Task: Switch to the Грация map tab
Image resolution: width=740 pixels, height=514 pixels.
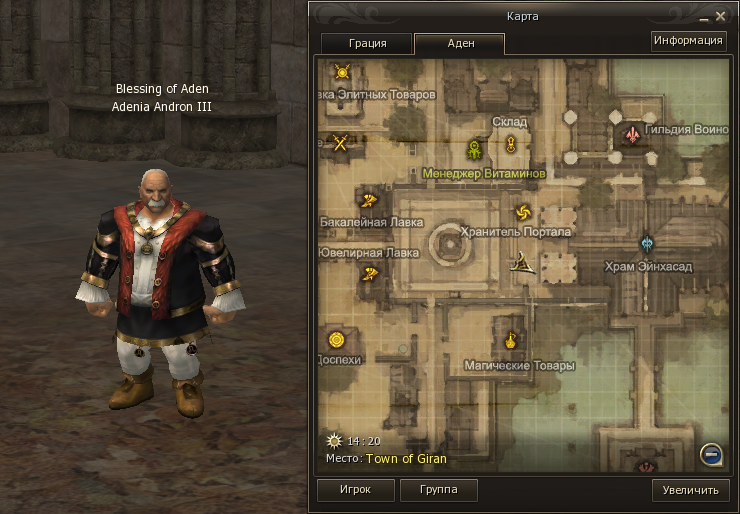Action: [366, 44]
